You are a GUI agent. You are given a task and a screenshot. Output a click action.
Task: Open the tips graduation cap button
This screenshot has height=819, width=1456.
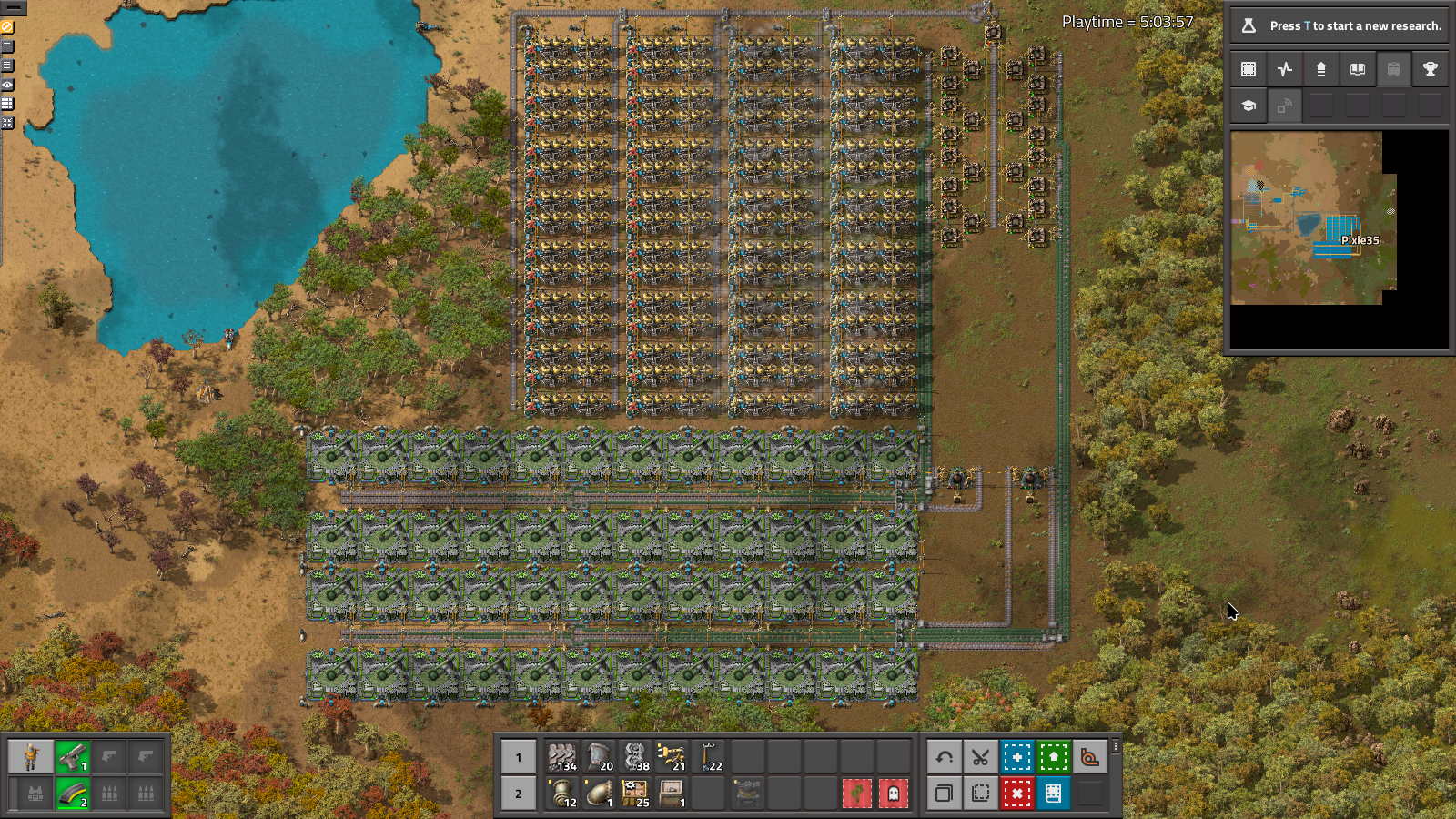[1249, 106]
